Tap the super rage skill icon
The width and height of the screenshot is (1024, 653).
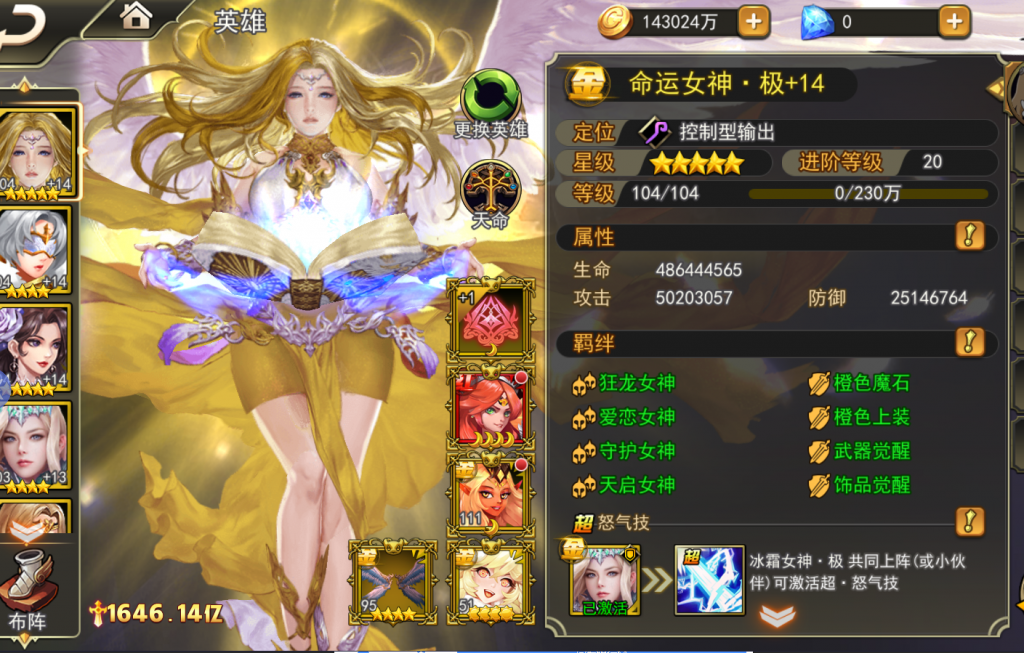click(x=709, y=580)
